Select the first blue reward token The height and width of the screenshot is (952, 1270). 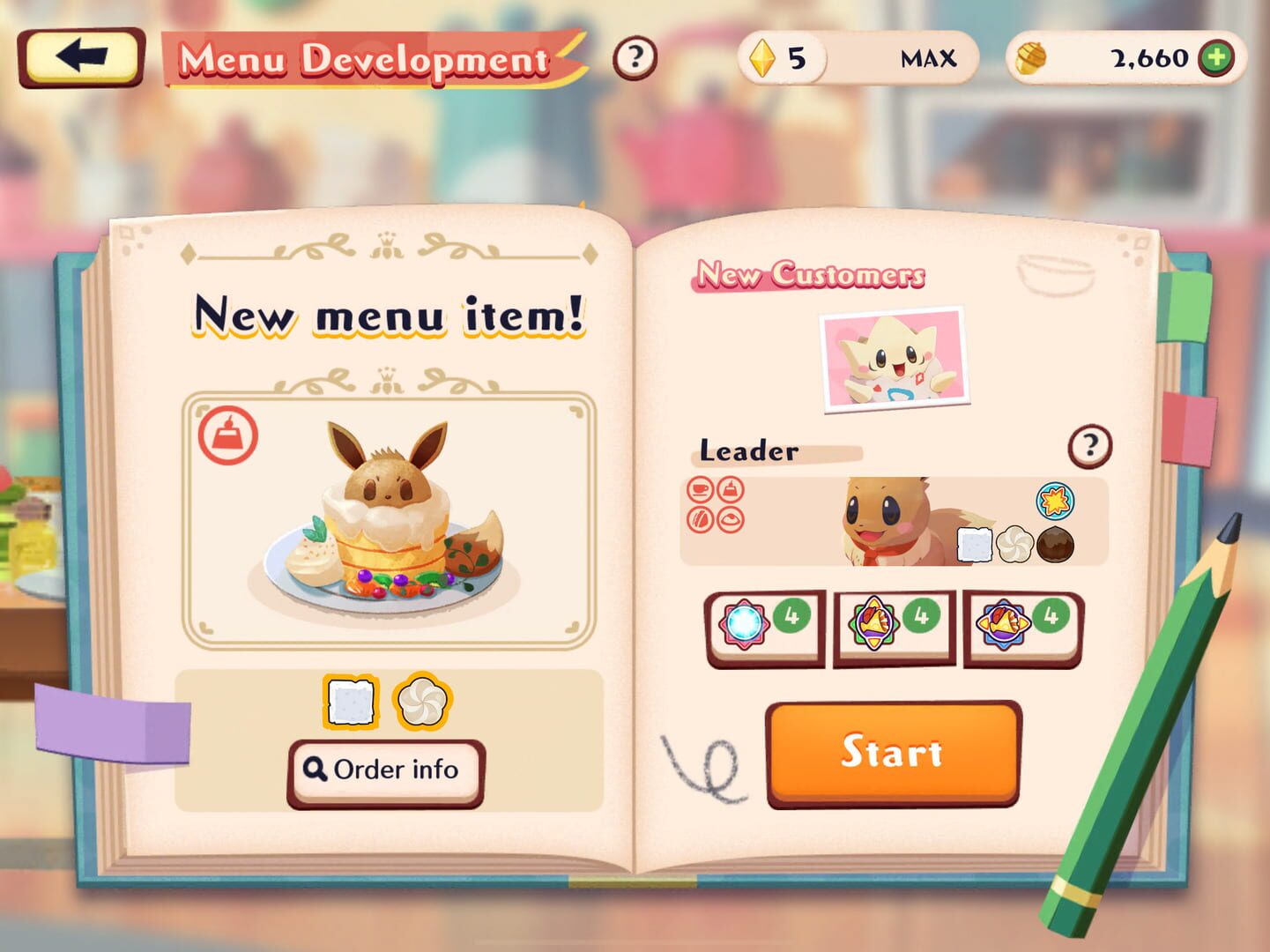coord(743,623)
